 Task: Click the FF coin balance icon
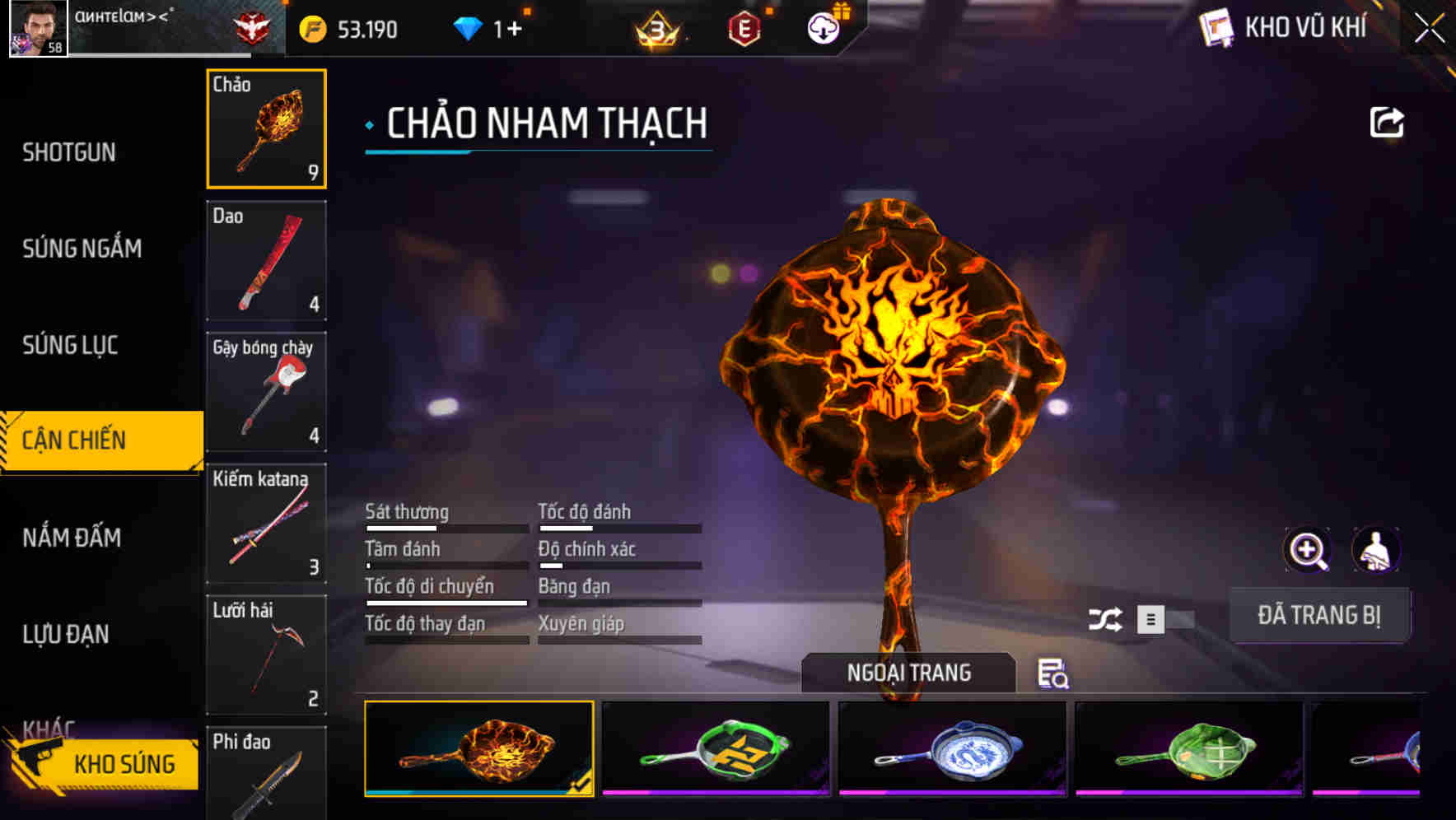(x=310, y=27)
